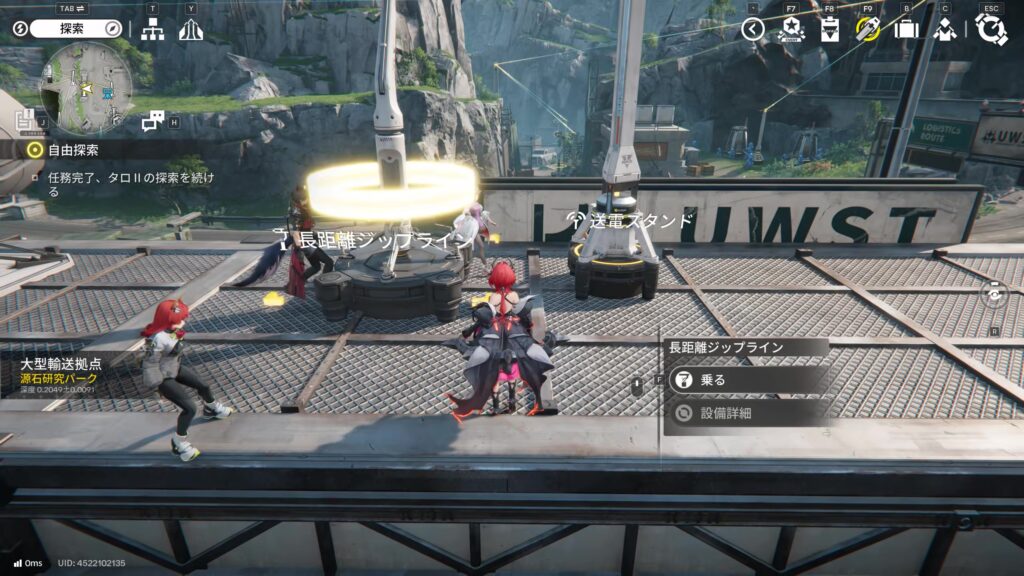Open the clipboard with triangle icon
This screenshot has width=1024, height=576.
(x=830, y=29)
